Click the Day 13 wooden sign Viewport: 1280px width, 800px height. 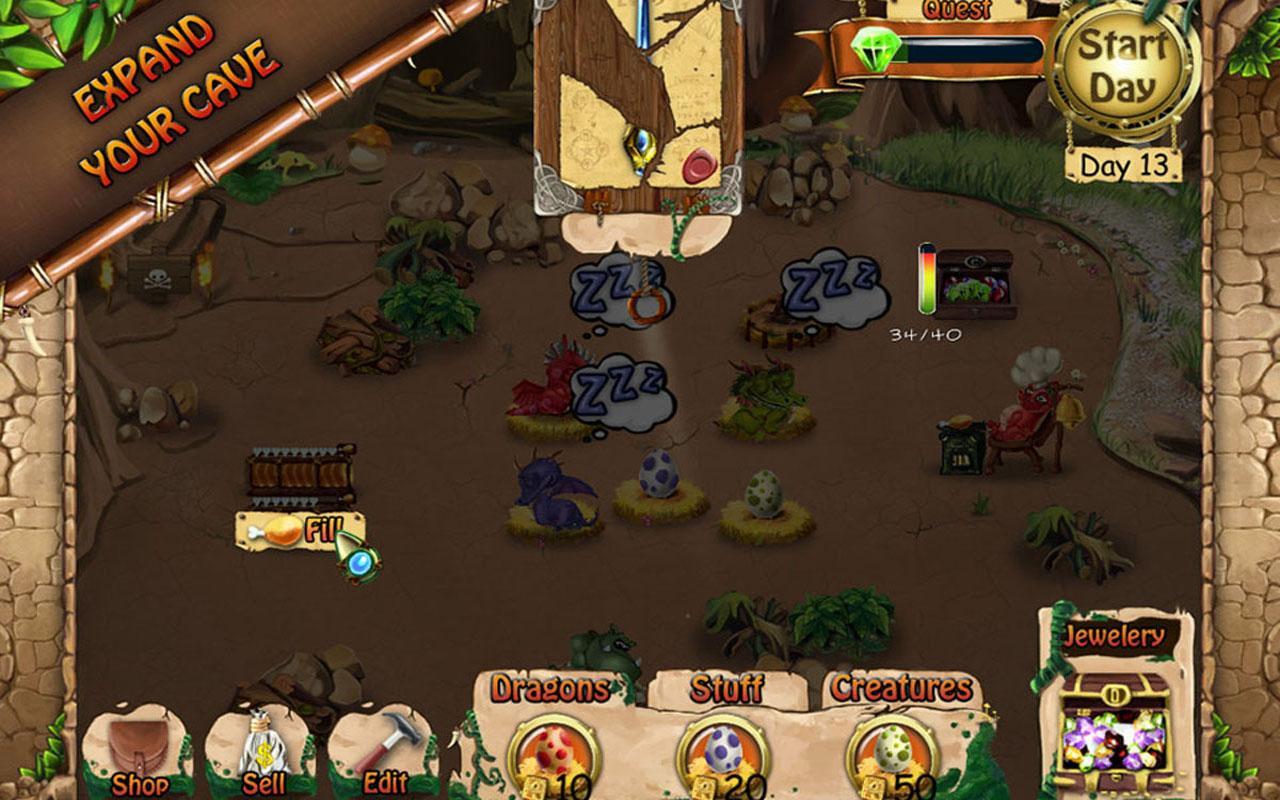pos(1125,163)
